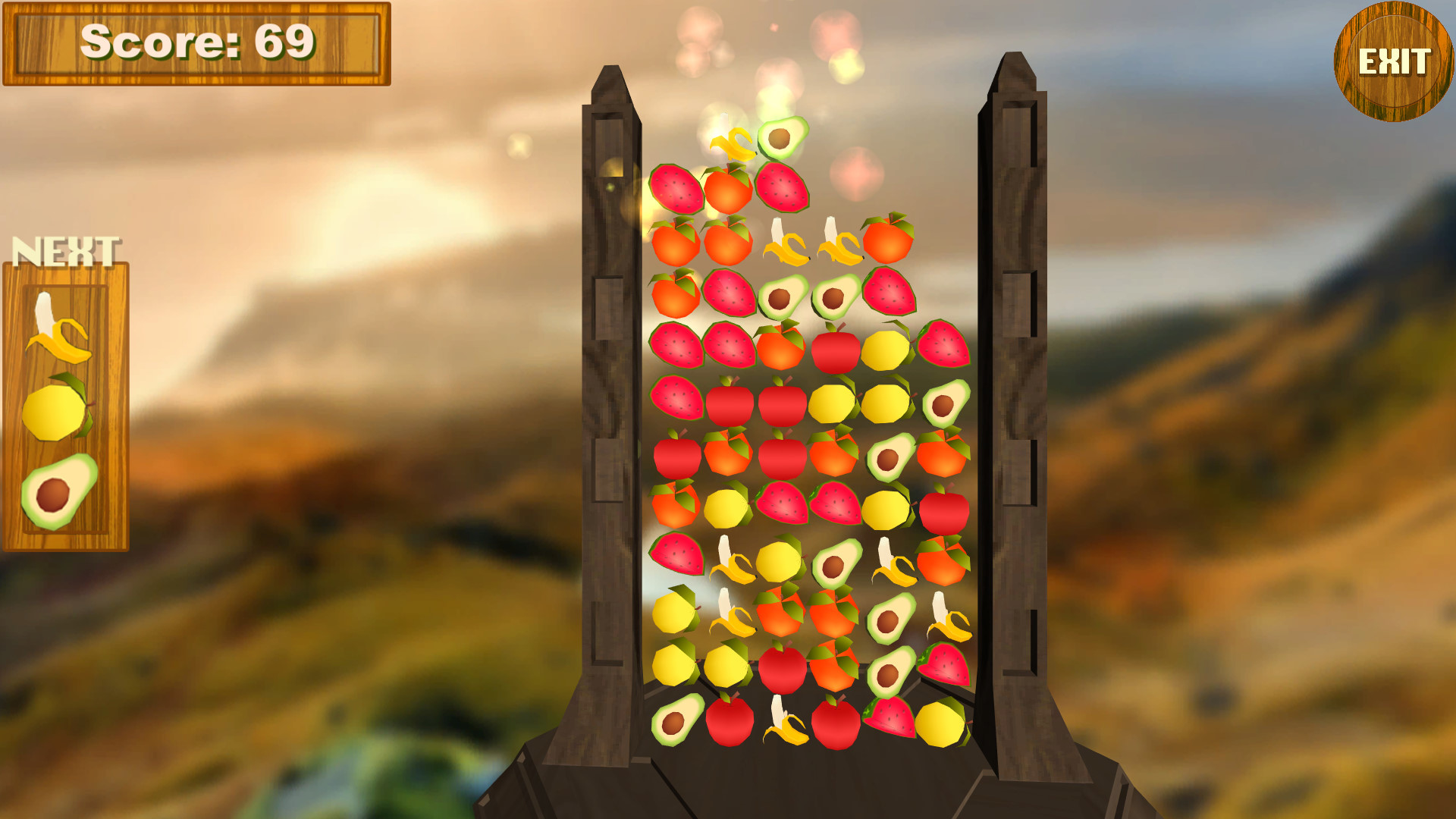Click the Score: 69 display panel

pyautogui.click(x=199, y=42)
